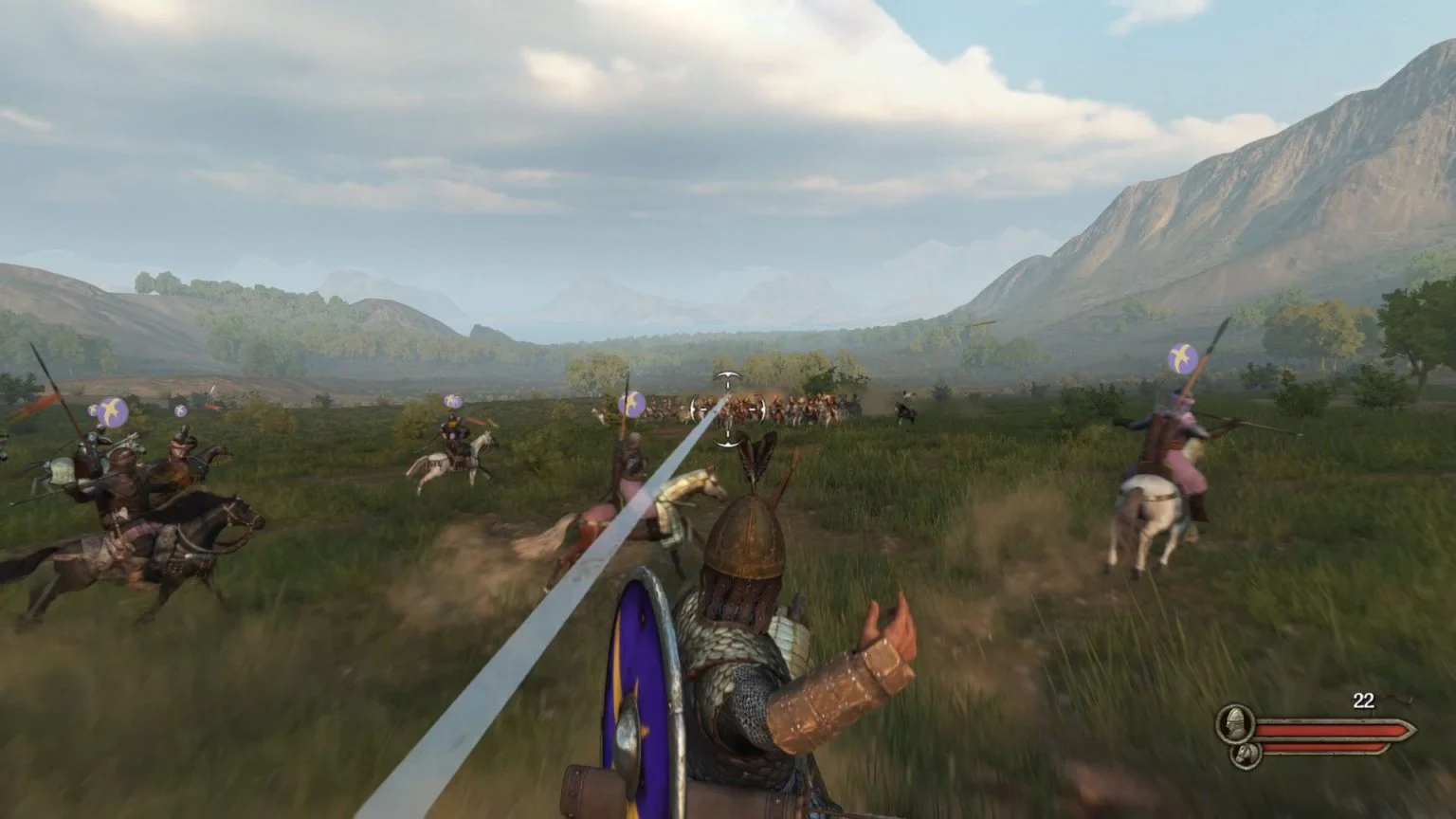The width and height of the screenshot is (1456, 819).
Task: Click the small banner icon above the distant white horse rider
Action: (x=452, y=401)
